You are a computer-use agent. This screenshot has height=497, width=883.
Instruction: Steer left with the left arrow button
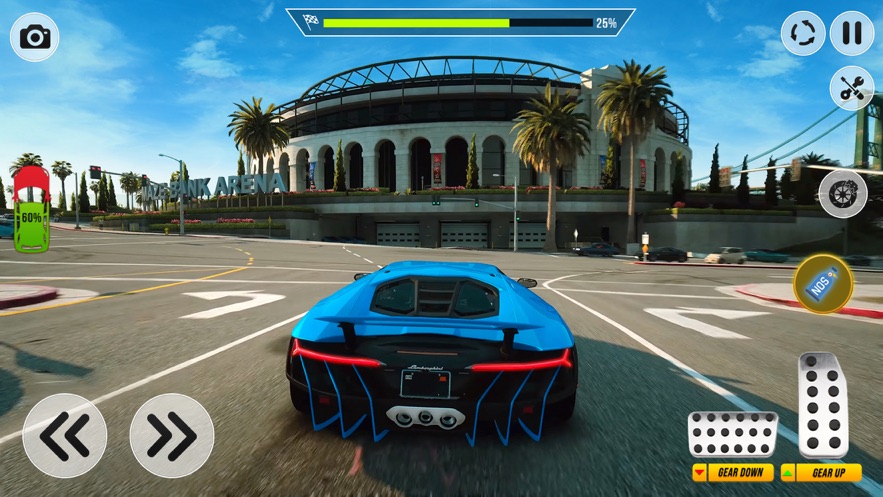(64, 435)
